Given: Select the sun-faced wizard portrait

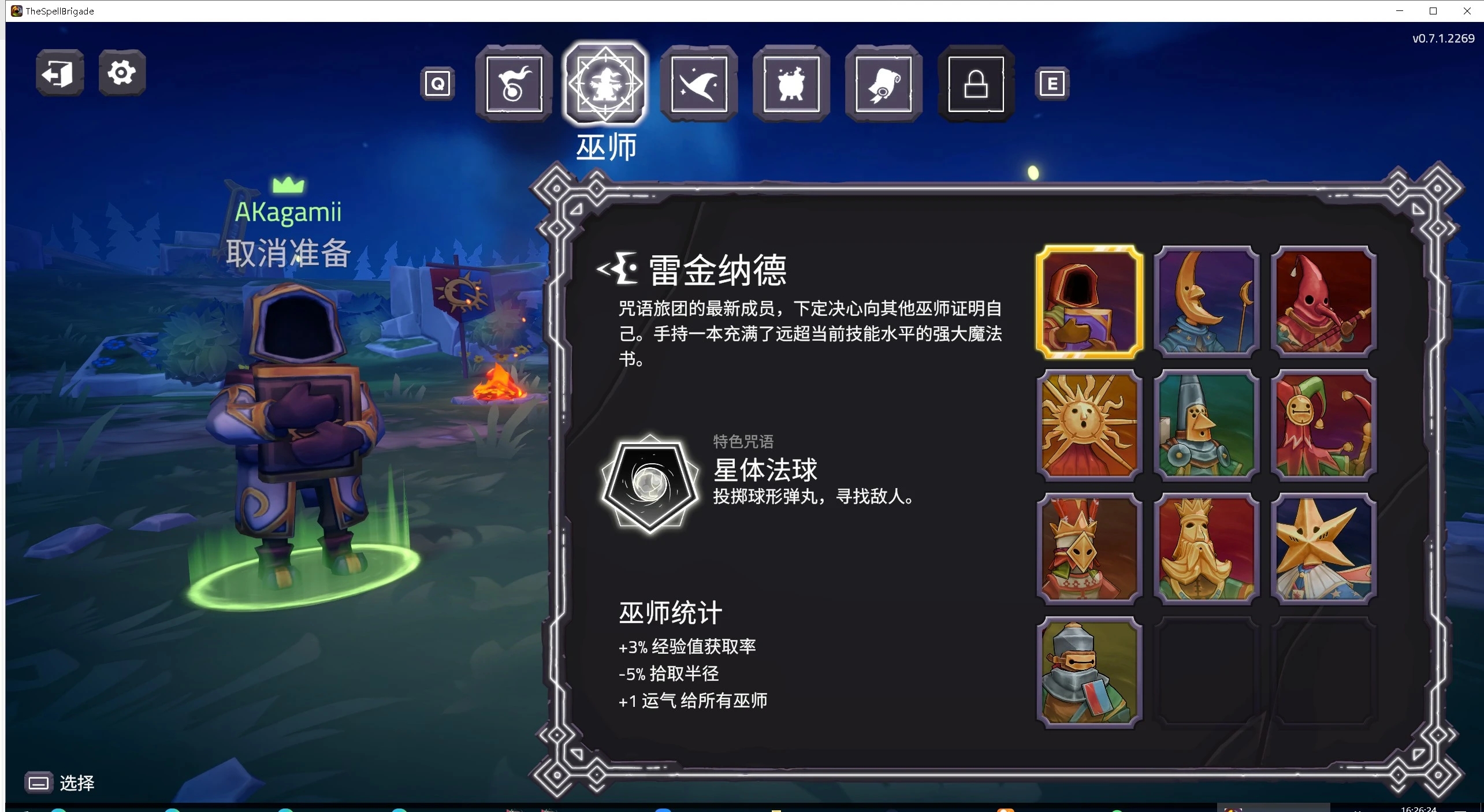Looking at the screenshot, I should point(1088,426).
